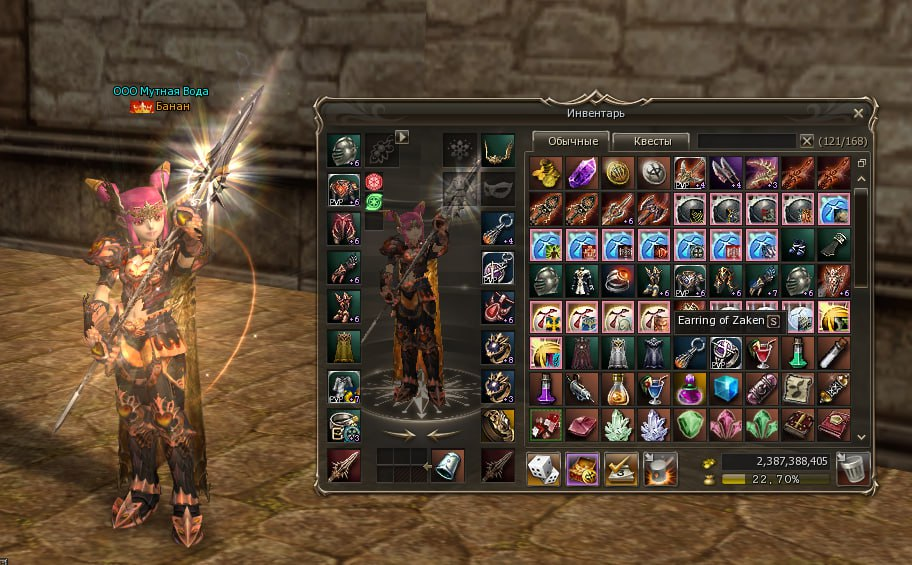The height and width of the screenshot is (565, 912).
Task: Close the inventory window
Action: coord(858,114)
